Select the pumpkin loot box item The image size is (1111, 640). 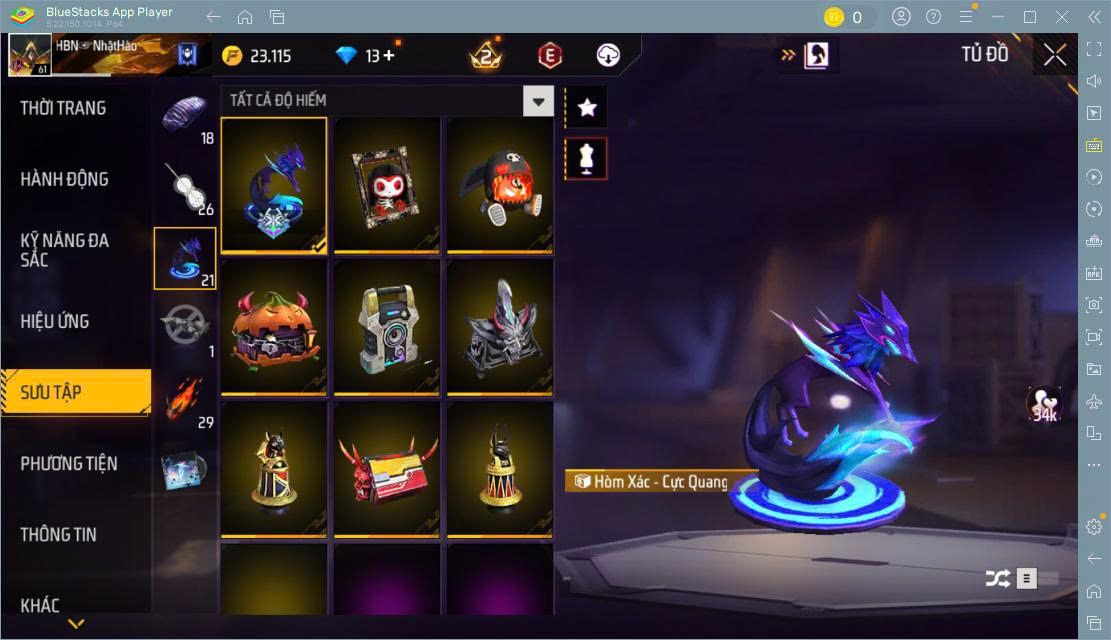[x=274, y=326]
